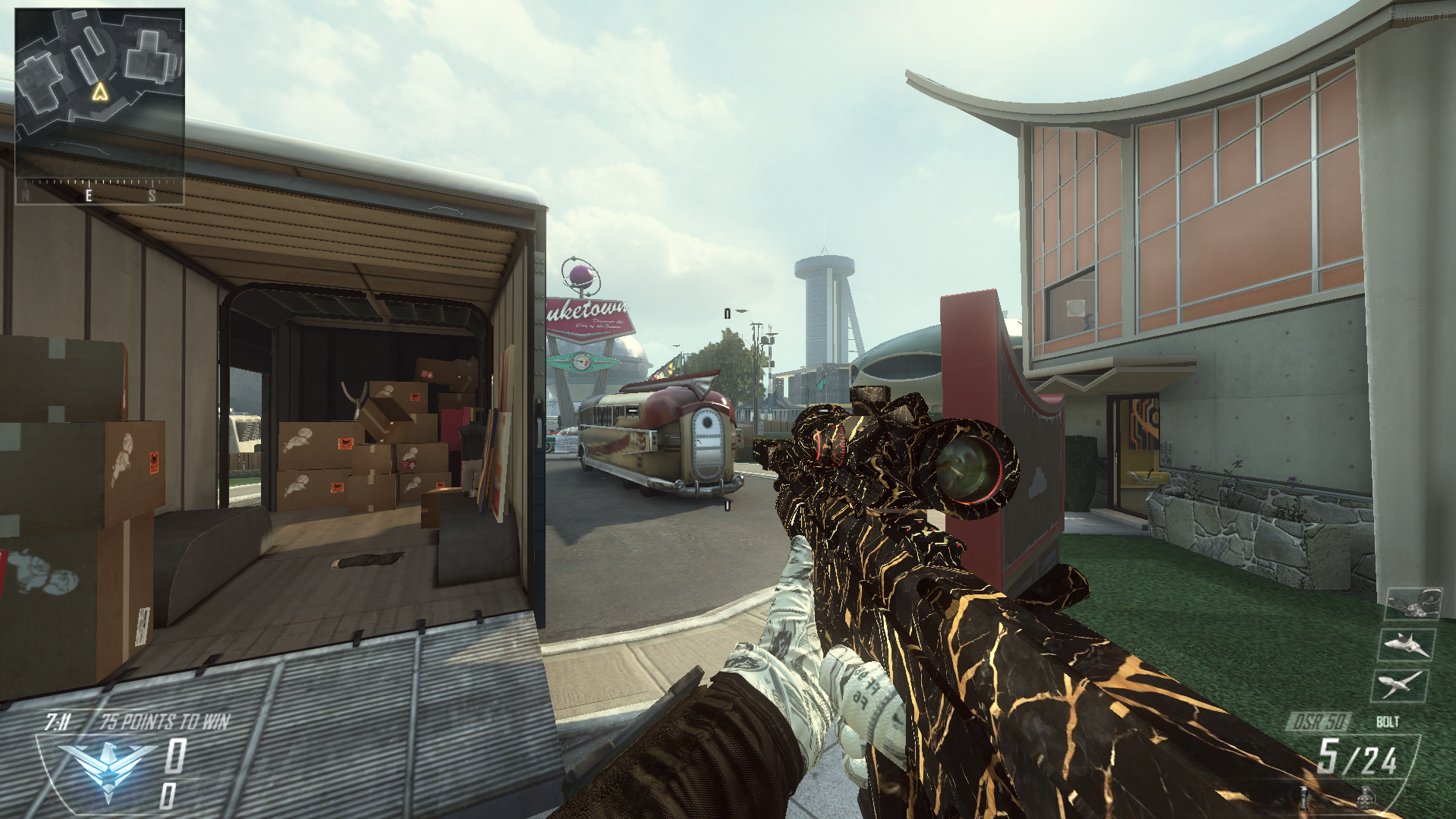1456x819 pixels.
Task: Click the DSR 50 weapon label
Action: 1319,722
